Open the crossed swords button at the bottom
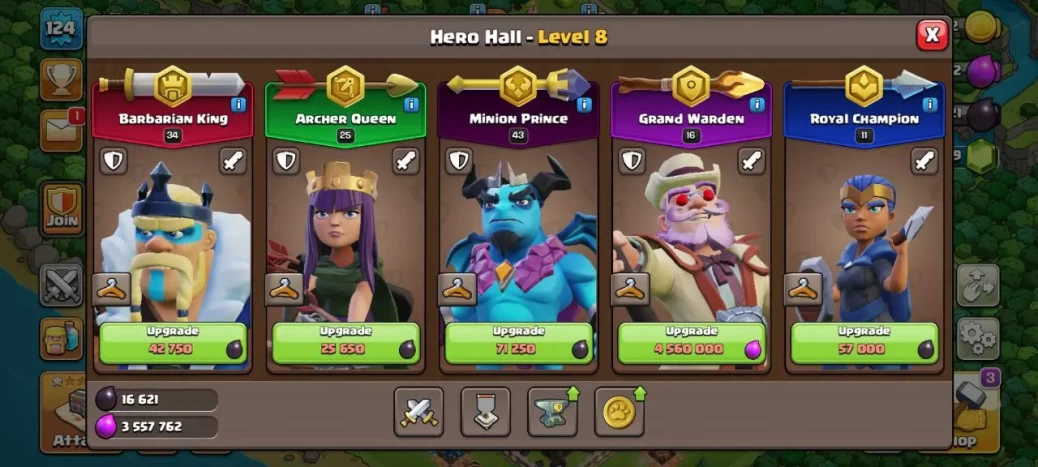The width and height of the screenshot is (1038, 467). [x=418, y=412]
